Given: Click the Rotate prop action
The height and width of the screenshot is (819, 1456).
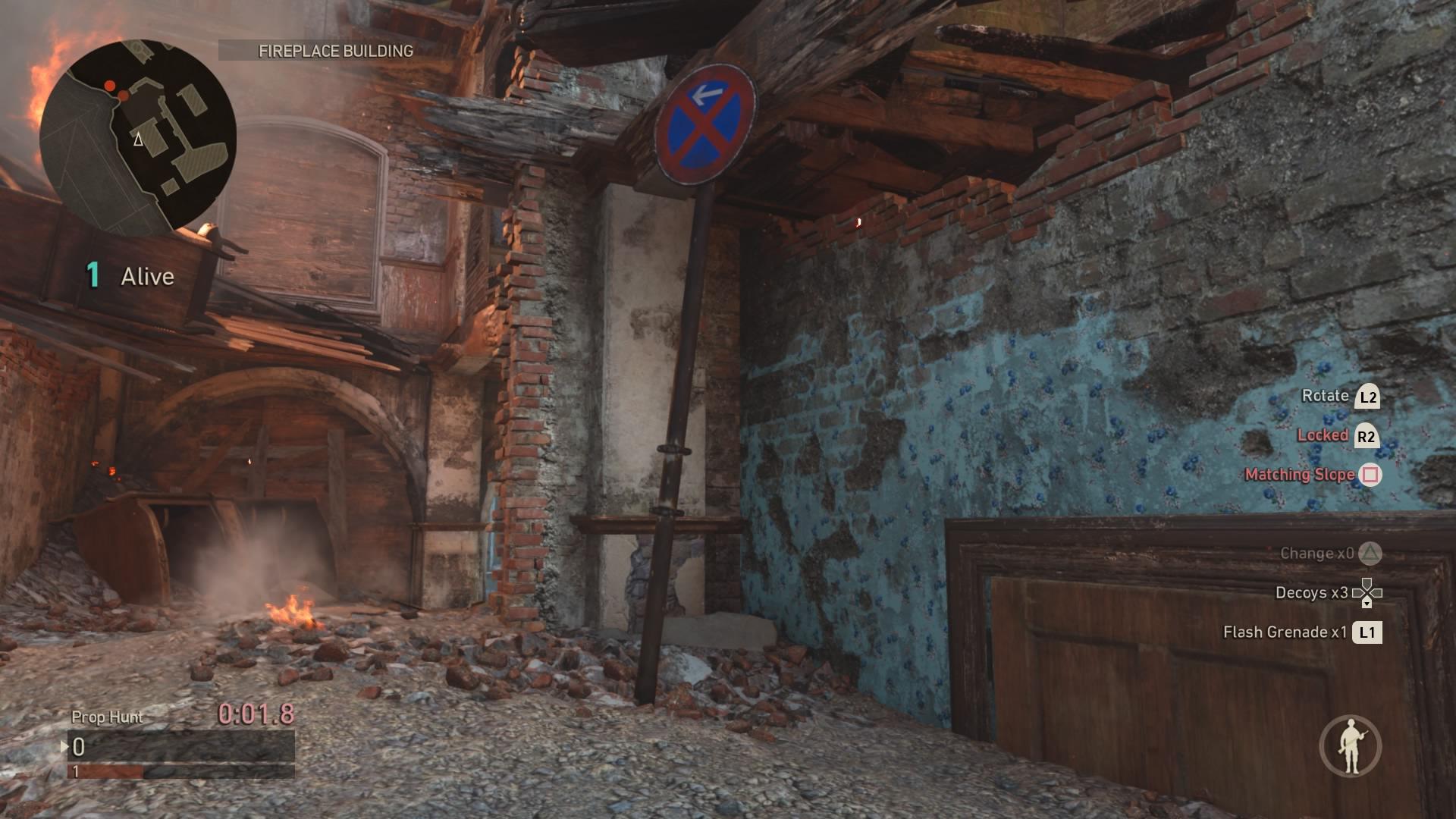Looking at the screenshot, I should [x=1340, y=396].
